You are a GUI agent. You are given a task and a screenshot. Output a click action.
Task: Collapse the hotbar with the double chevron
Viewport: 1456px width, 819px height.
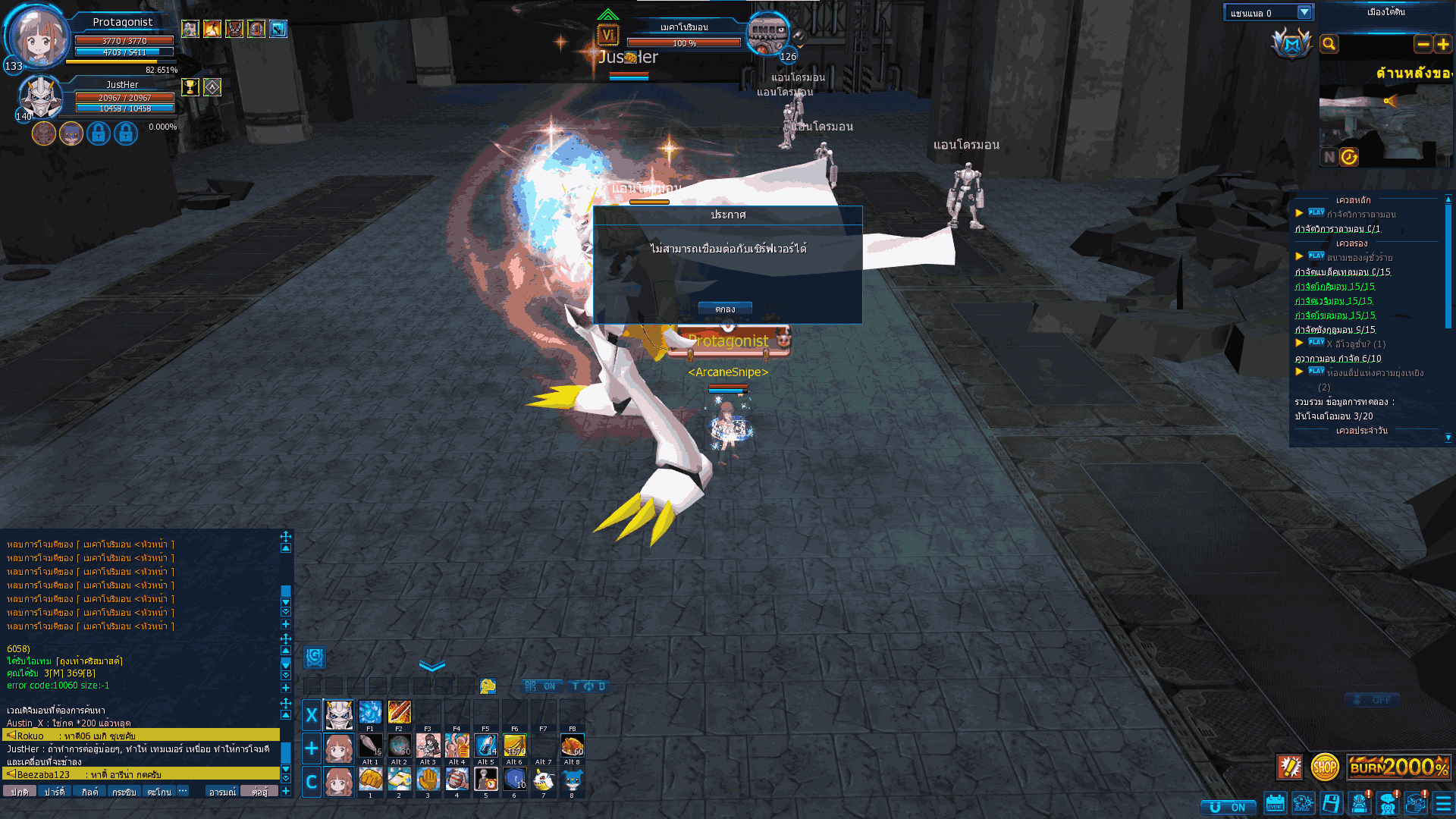[x=431, y=666]
